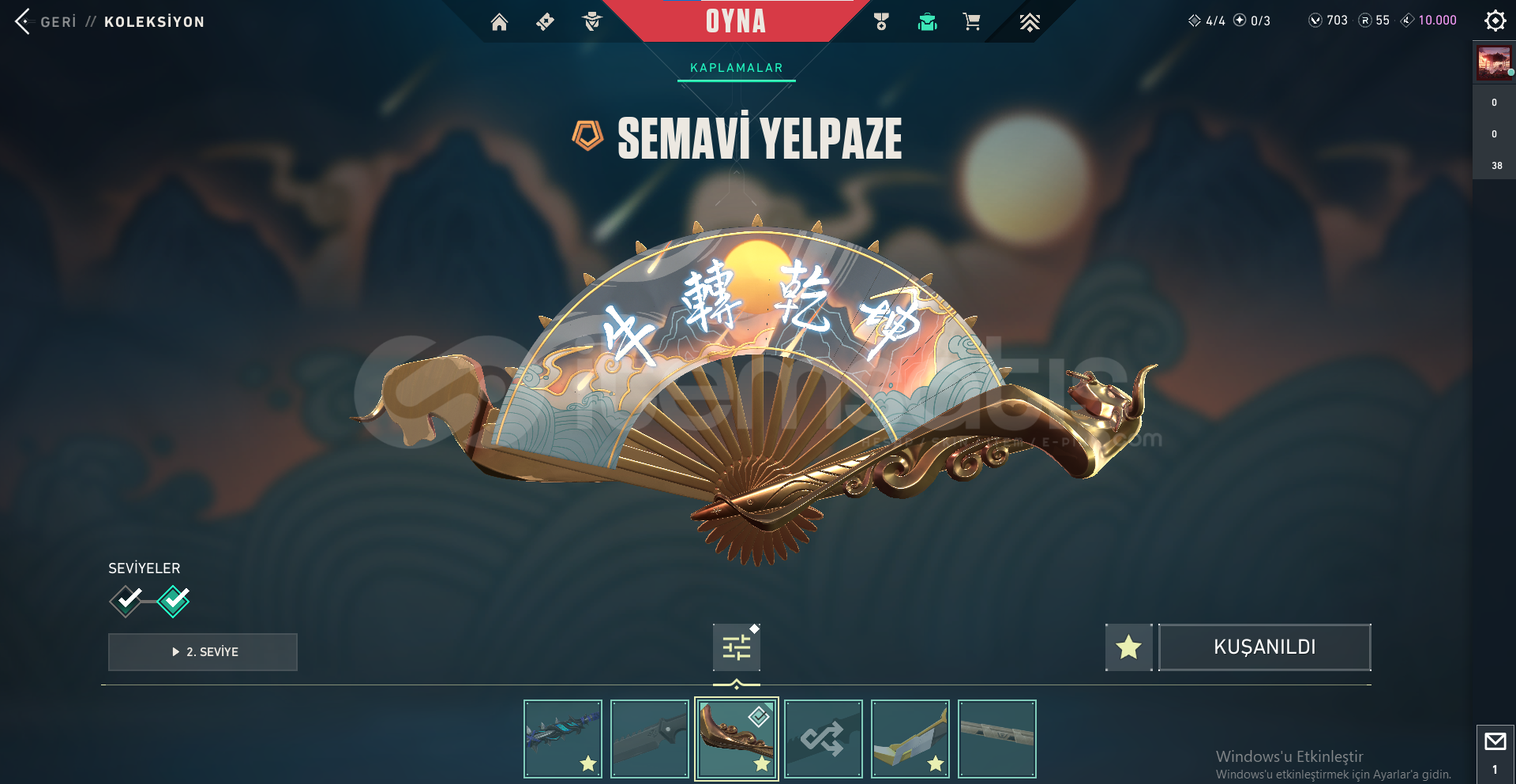
Task: Open the triple-chevron icon in top bar
Action: 1030,22
